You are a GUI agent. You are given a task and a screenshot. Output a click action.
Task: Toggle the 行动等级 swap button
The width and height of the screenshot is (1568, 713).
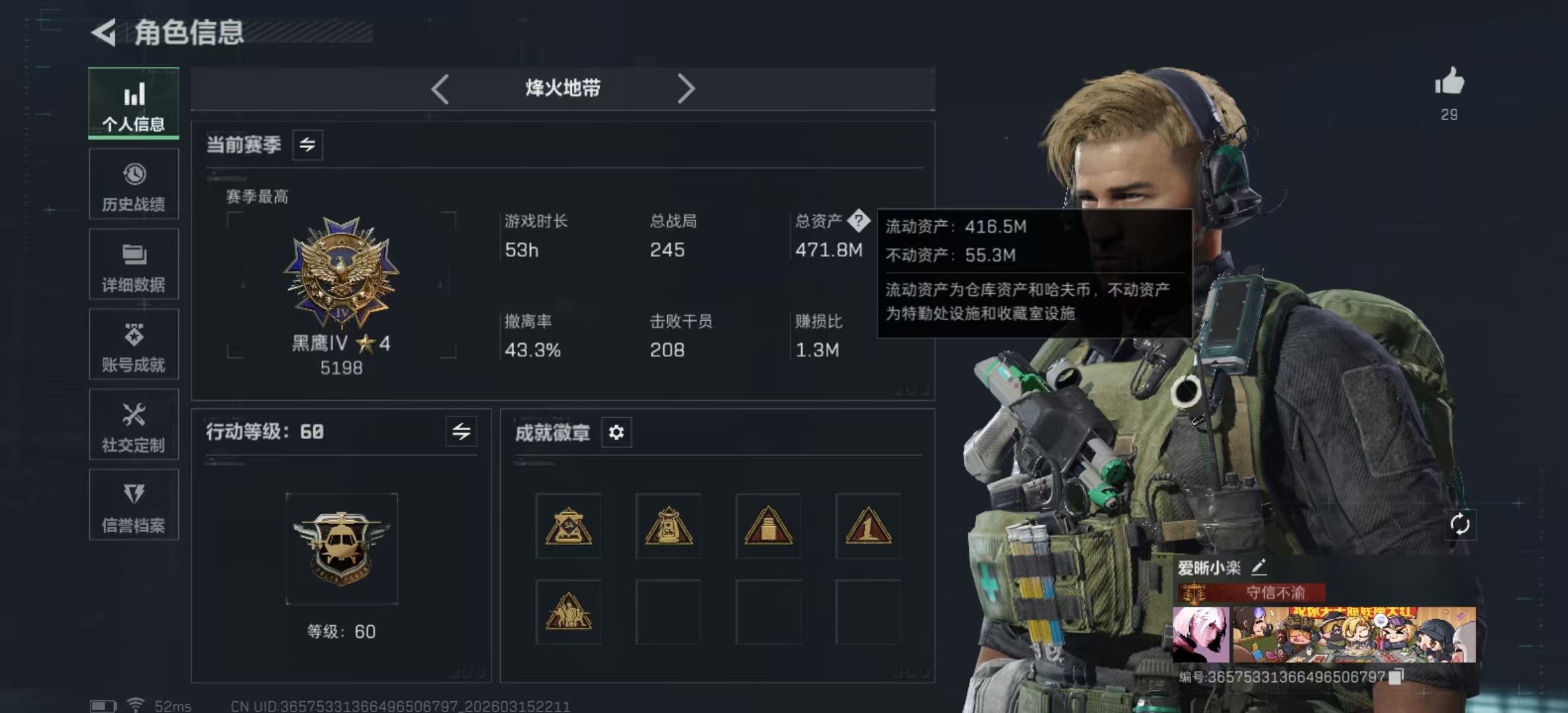(461, 432)
